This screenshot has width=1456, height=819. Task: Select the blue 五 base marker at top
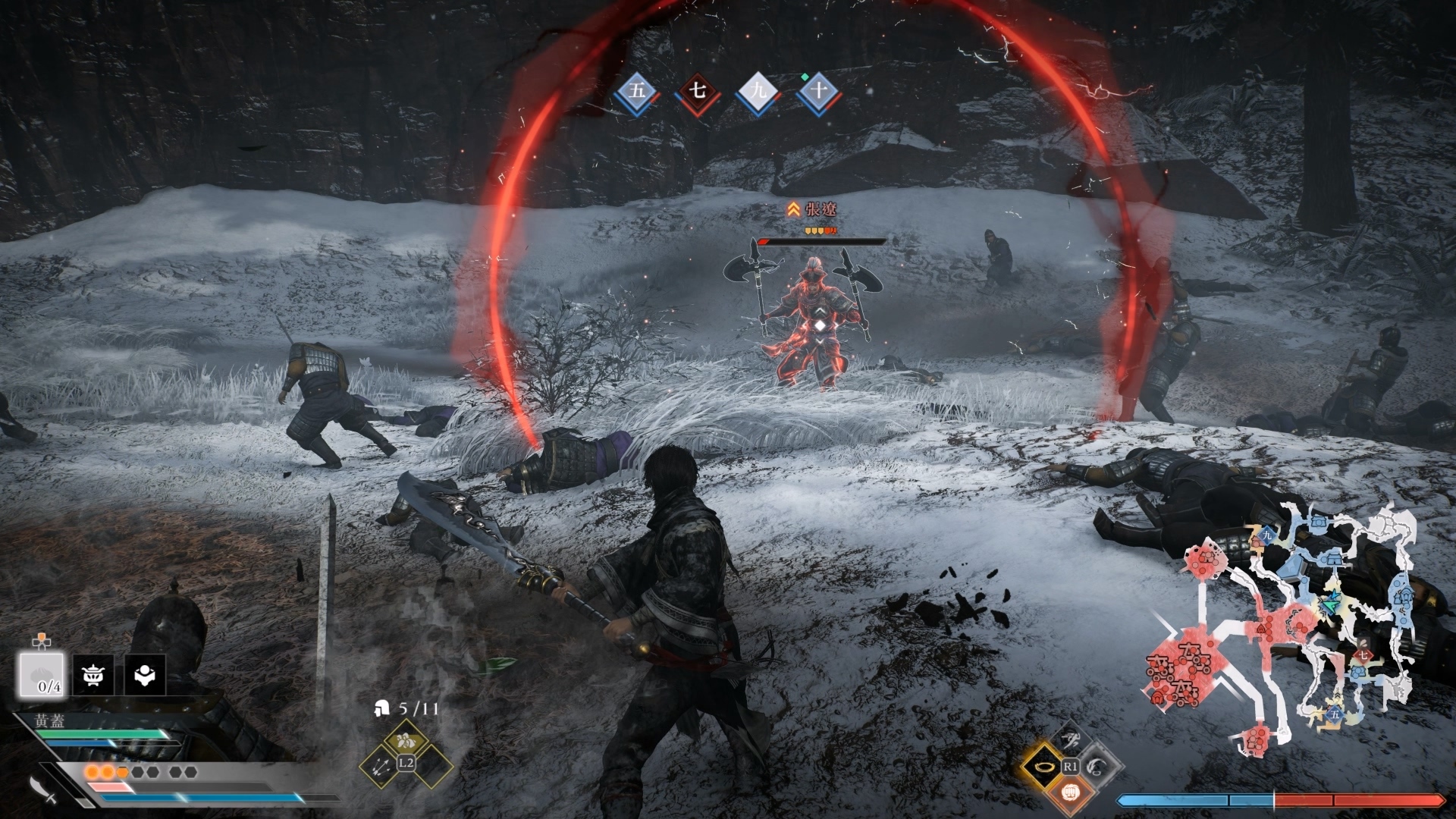pyautogui.click(x=636, y=93)
